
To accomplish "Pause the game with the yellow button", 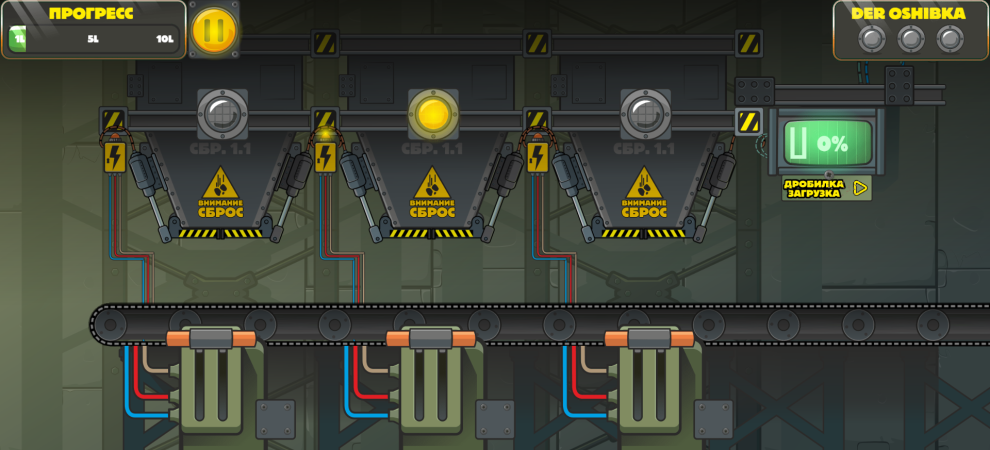I will point(214,31).
